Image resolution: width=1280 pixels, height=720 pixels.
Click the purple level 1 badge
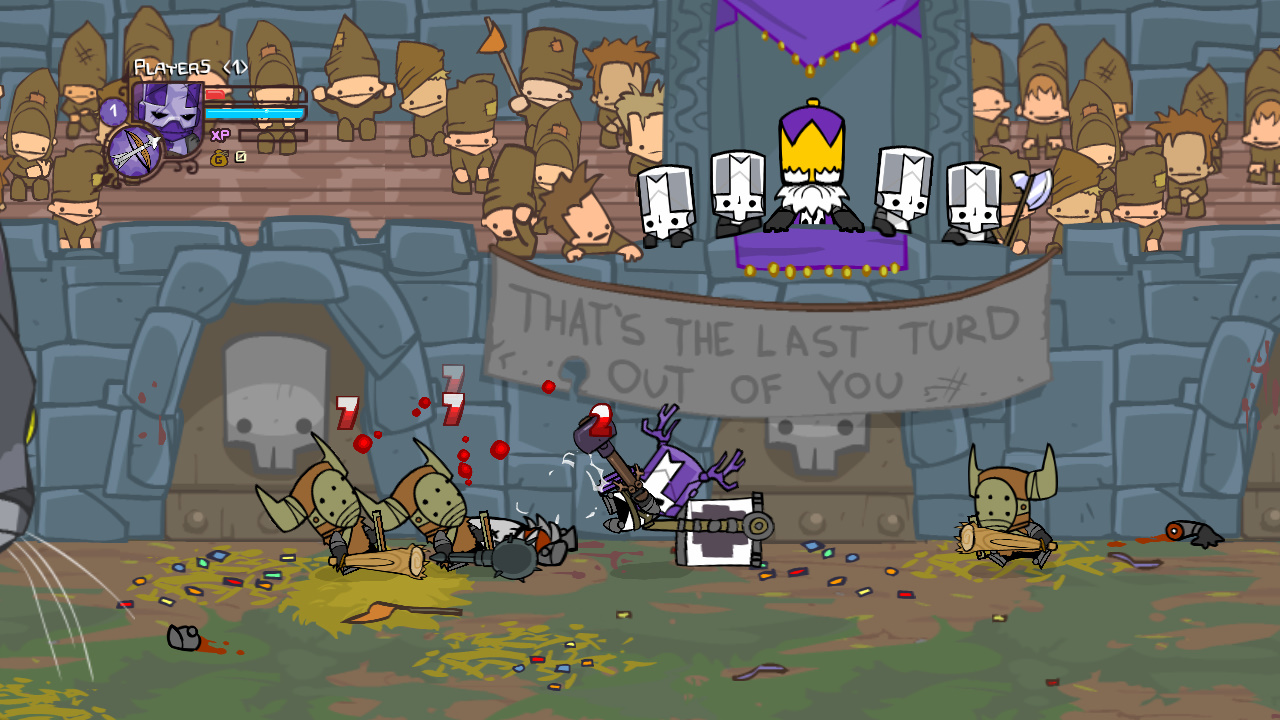click(113, 111)
